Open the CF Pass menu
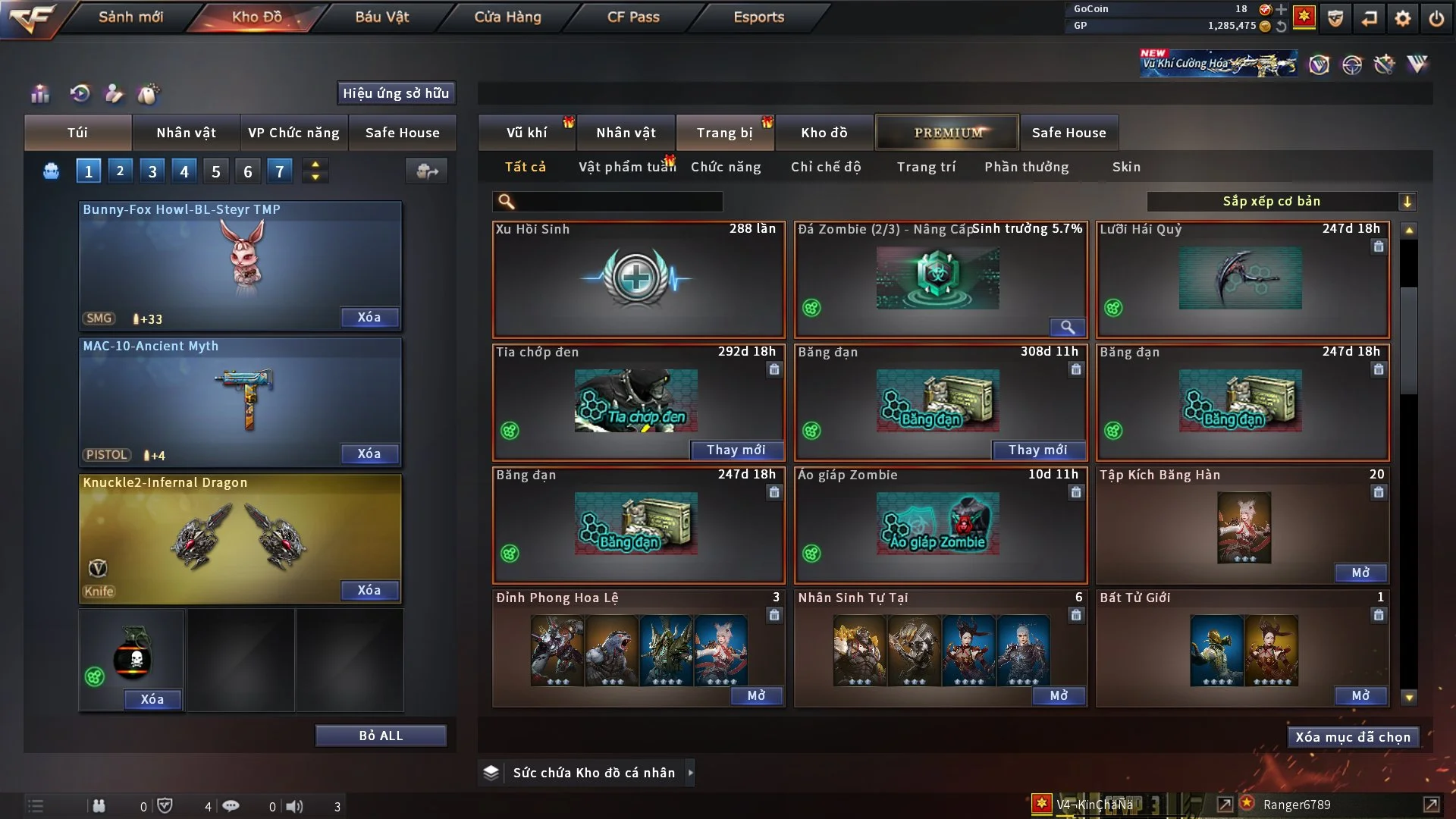This screenshot has height=819, width=1456. click(x=633, y=17)
